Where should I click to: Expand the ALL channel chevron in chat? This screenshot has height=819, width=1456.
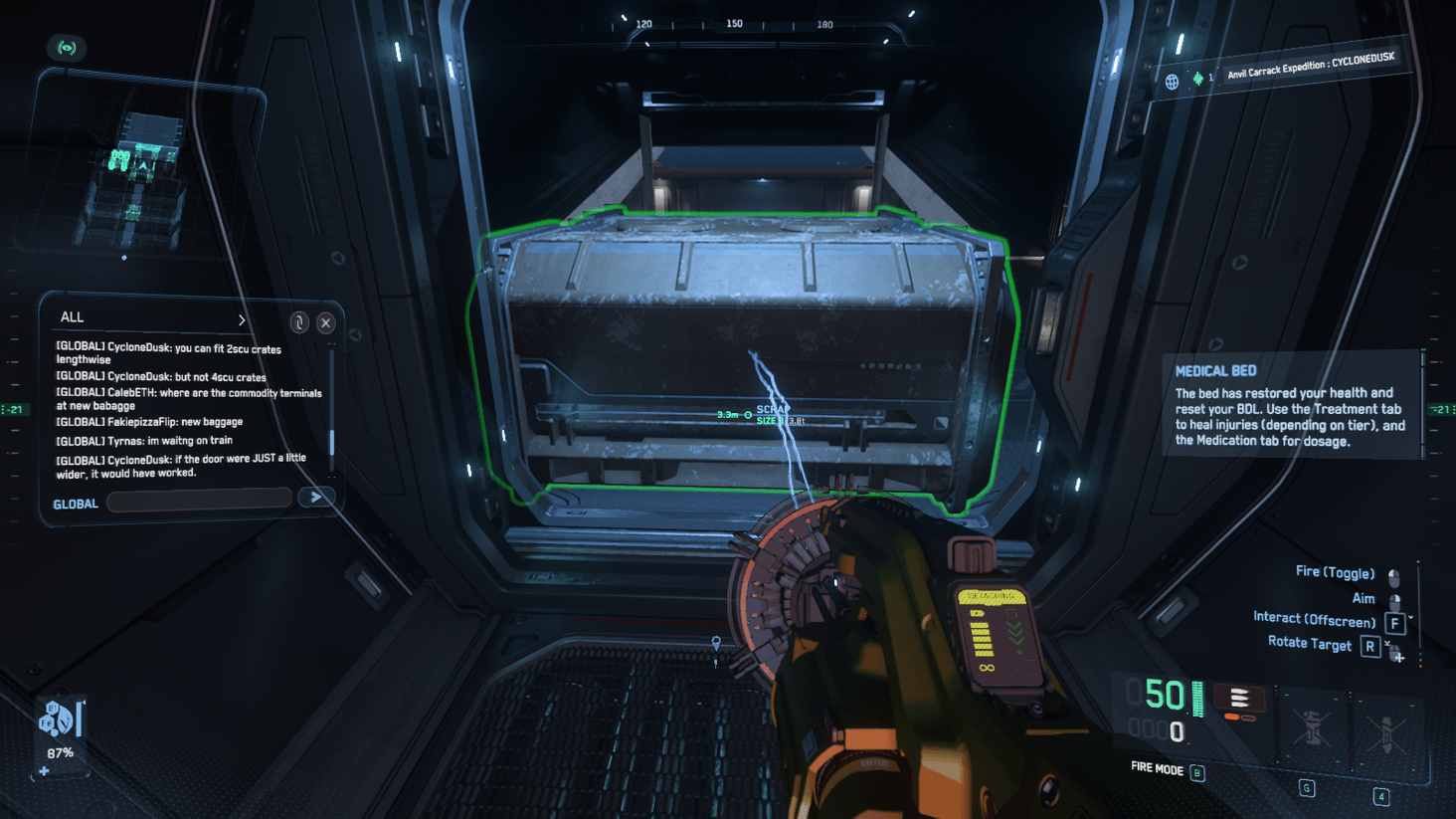pos(242,319)
